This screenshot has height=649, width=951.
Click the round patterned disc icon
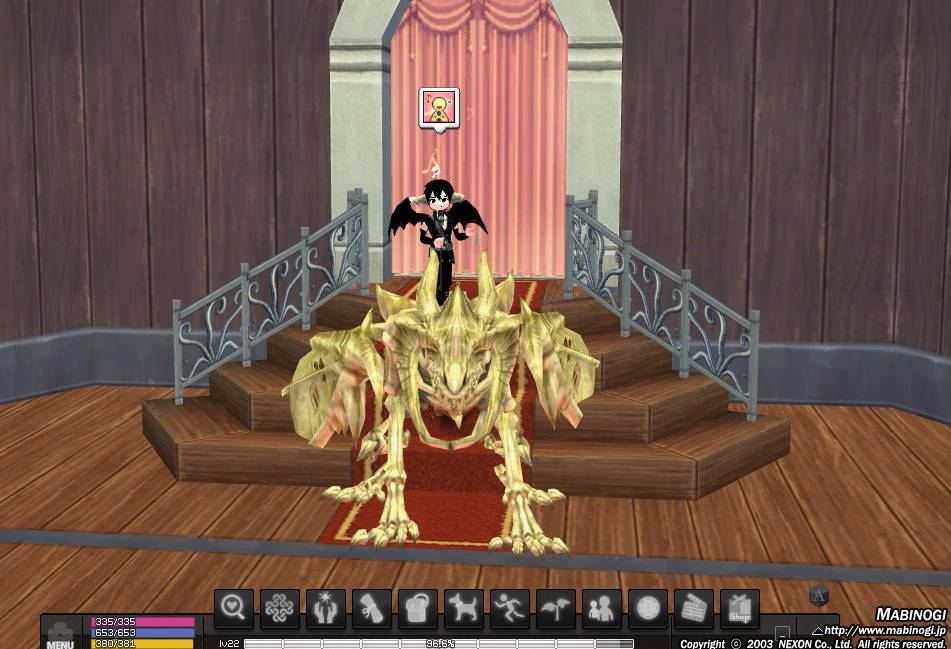click(x=648, y=608)
